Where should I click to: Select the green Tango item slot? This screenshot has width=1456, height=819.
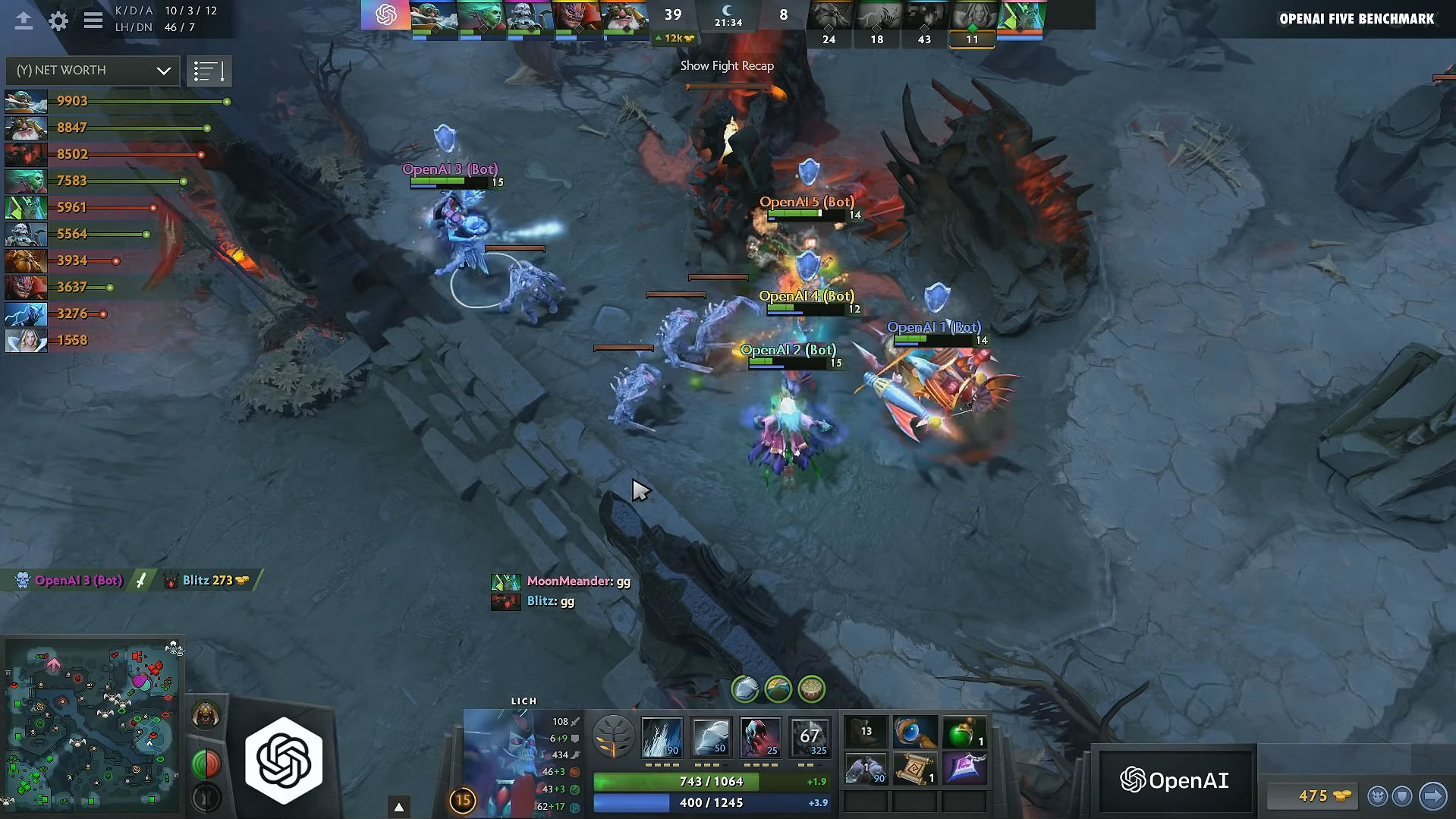coord(964,733)
